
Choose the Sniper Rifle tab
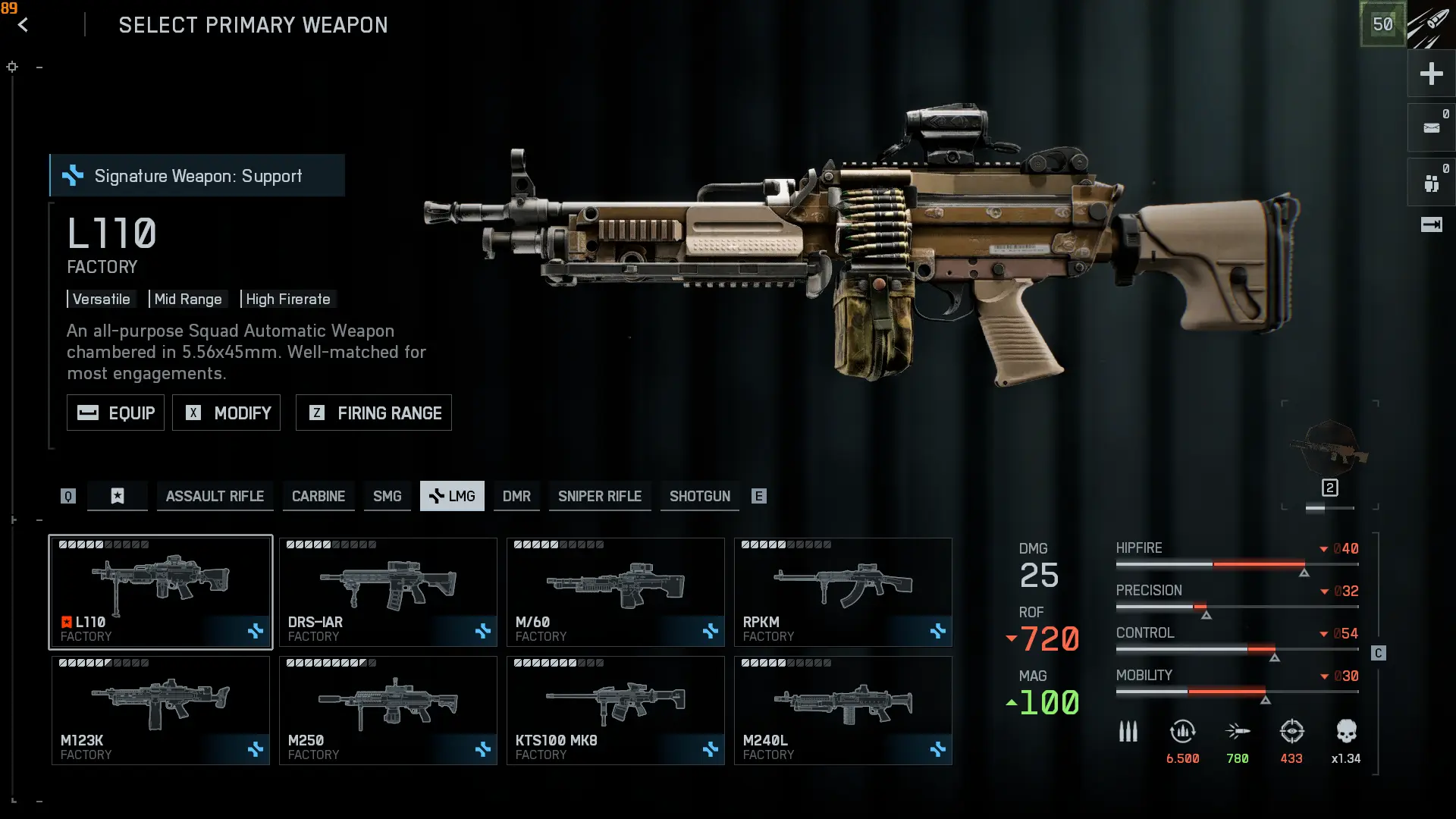pyautogui.click(x=599, y=496)
